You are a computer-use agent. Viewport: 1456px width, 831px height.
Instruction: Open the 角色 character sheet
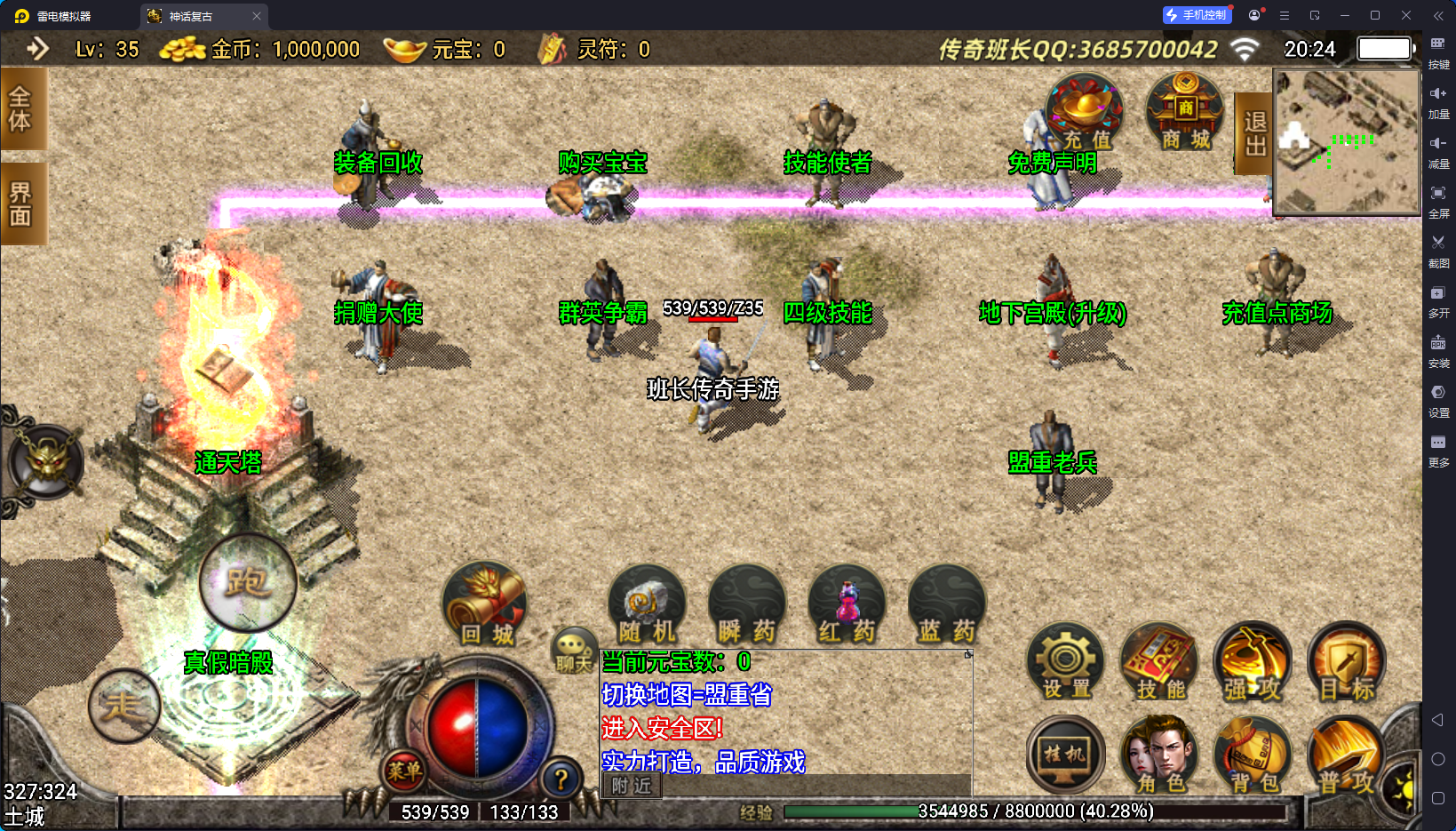coord(1159,755)
